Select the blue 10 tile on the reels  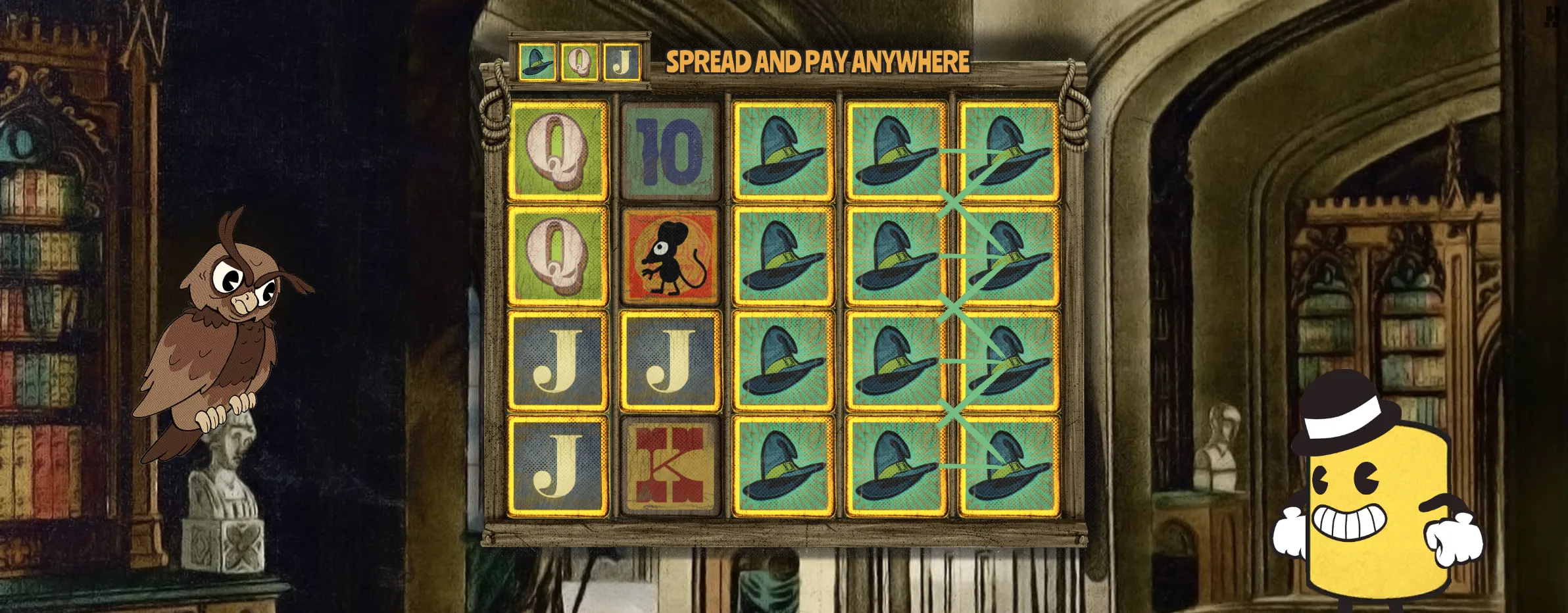(x=670, y=151)
